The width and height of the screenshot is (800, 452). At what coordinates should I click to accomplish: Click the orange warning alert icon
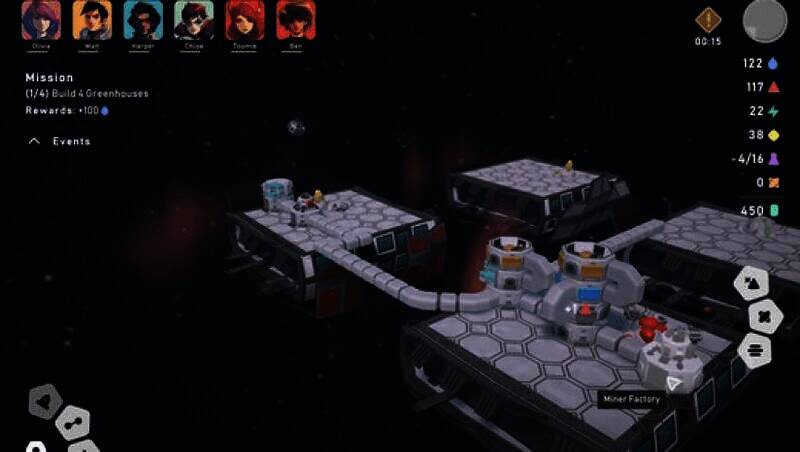tap(709, 19)
